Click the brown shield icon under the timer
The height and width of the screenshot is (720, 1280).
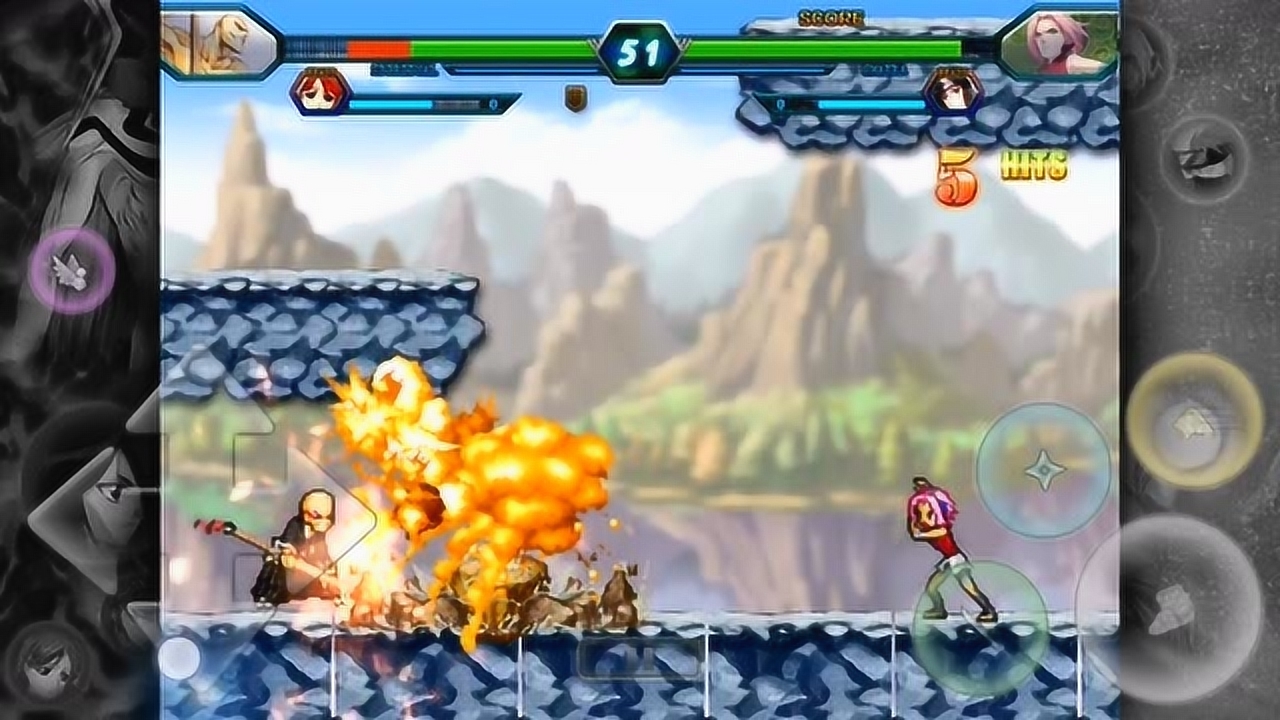click(x=575, y=98)
